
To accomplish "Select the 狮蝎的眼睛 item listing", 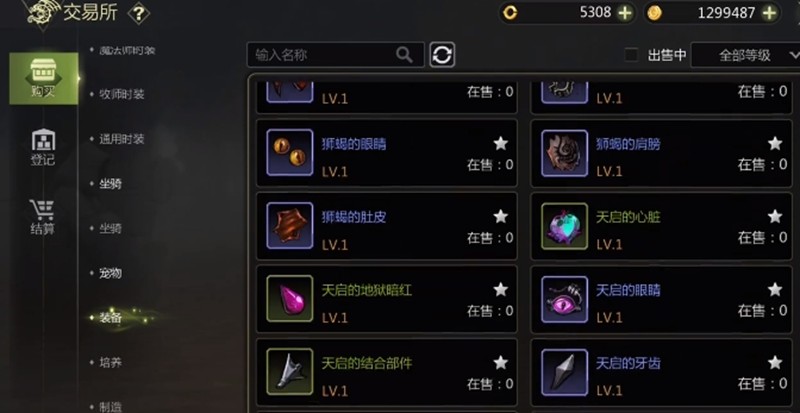I will pyautogui.click(x=386, y=153).
